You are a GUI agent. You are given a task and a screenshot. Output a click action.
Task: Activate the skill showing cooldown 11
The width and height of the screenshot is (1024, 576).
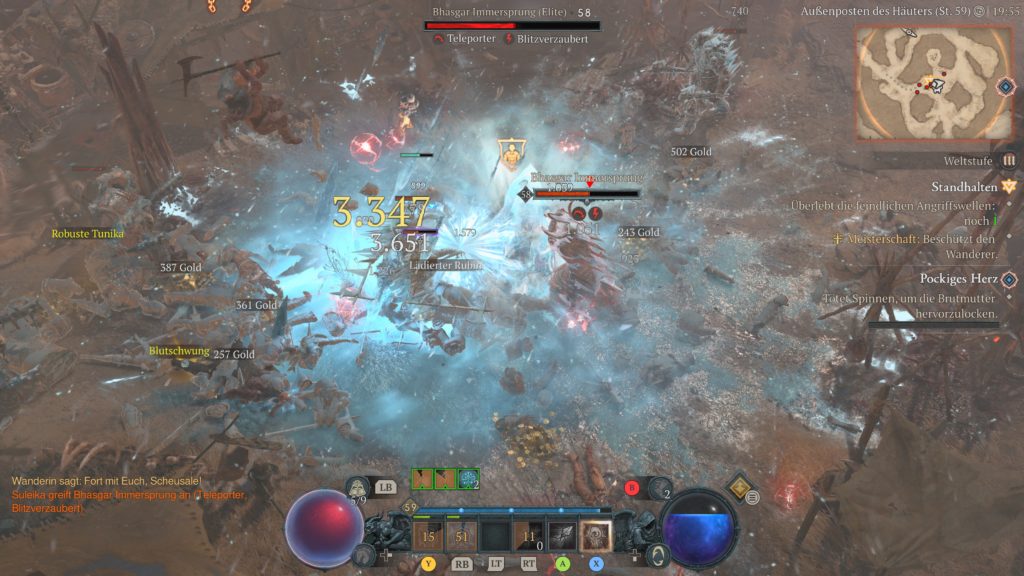pos(529,536)
